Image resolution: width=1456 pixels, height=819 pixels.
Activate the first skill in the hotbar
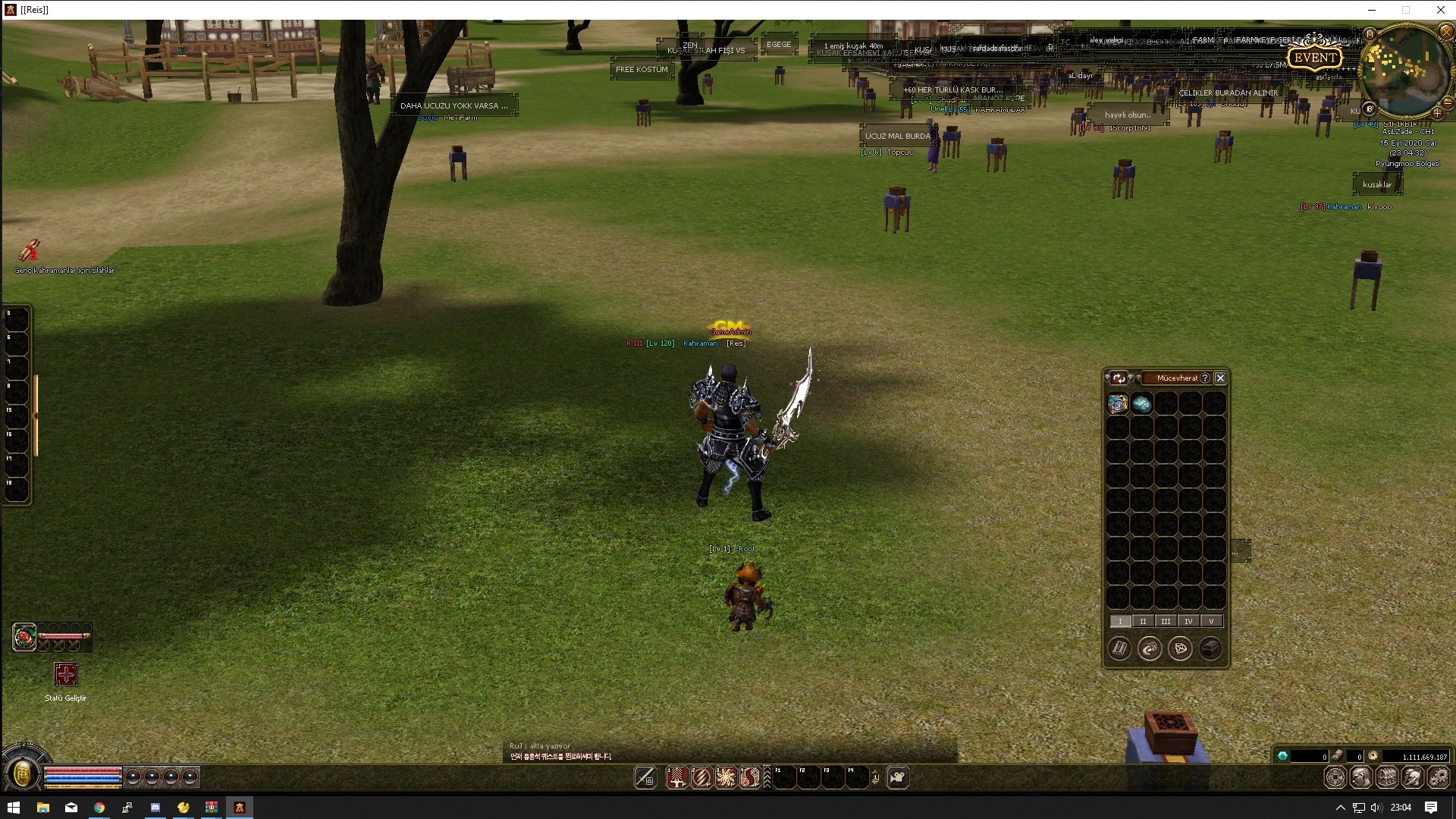tap(676, 777)
